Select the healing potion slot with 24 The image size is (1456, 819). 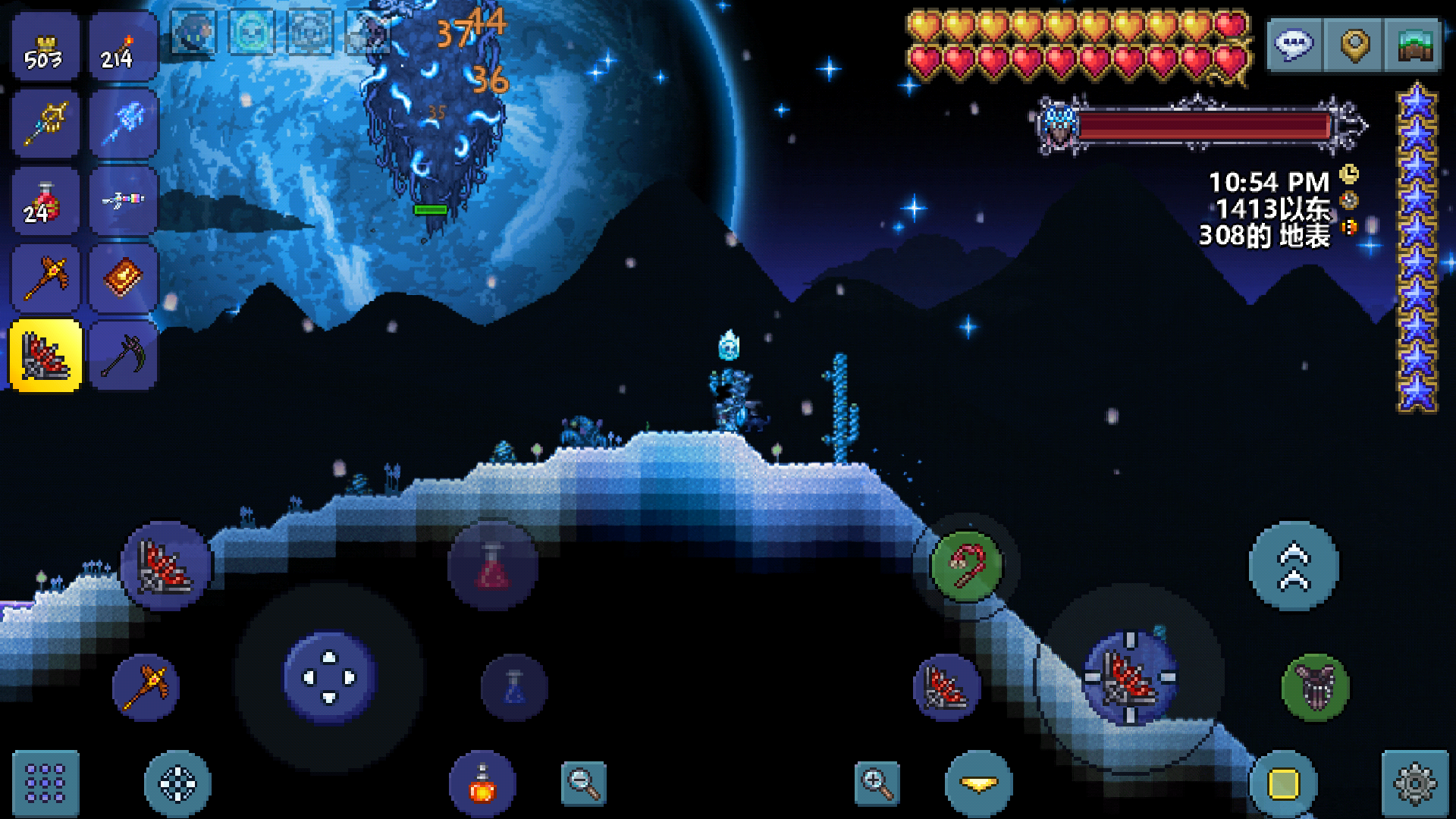click(x=45, y=202)
